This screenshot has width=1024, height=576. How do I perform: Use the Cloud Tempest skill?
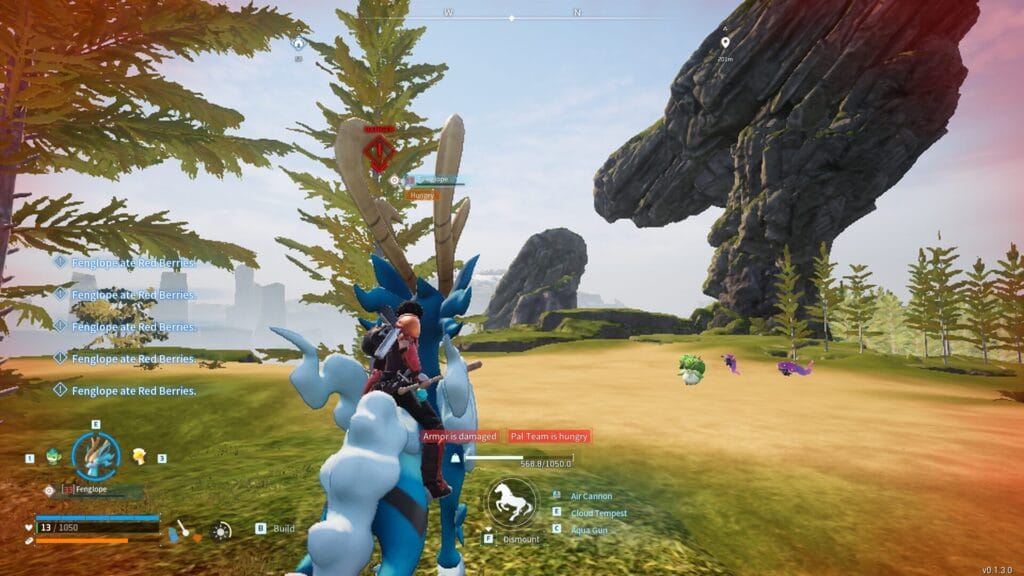[x=598, y=513]
